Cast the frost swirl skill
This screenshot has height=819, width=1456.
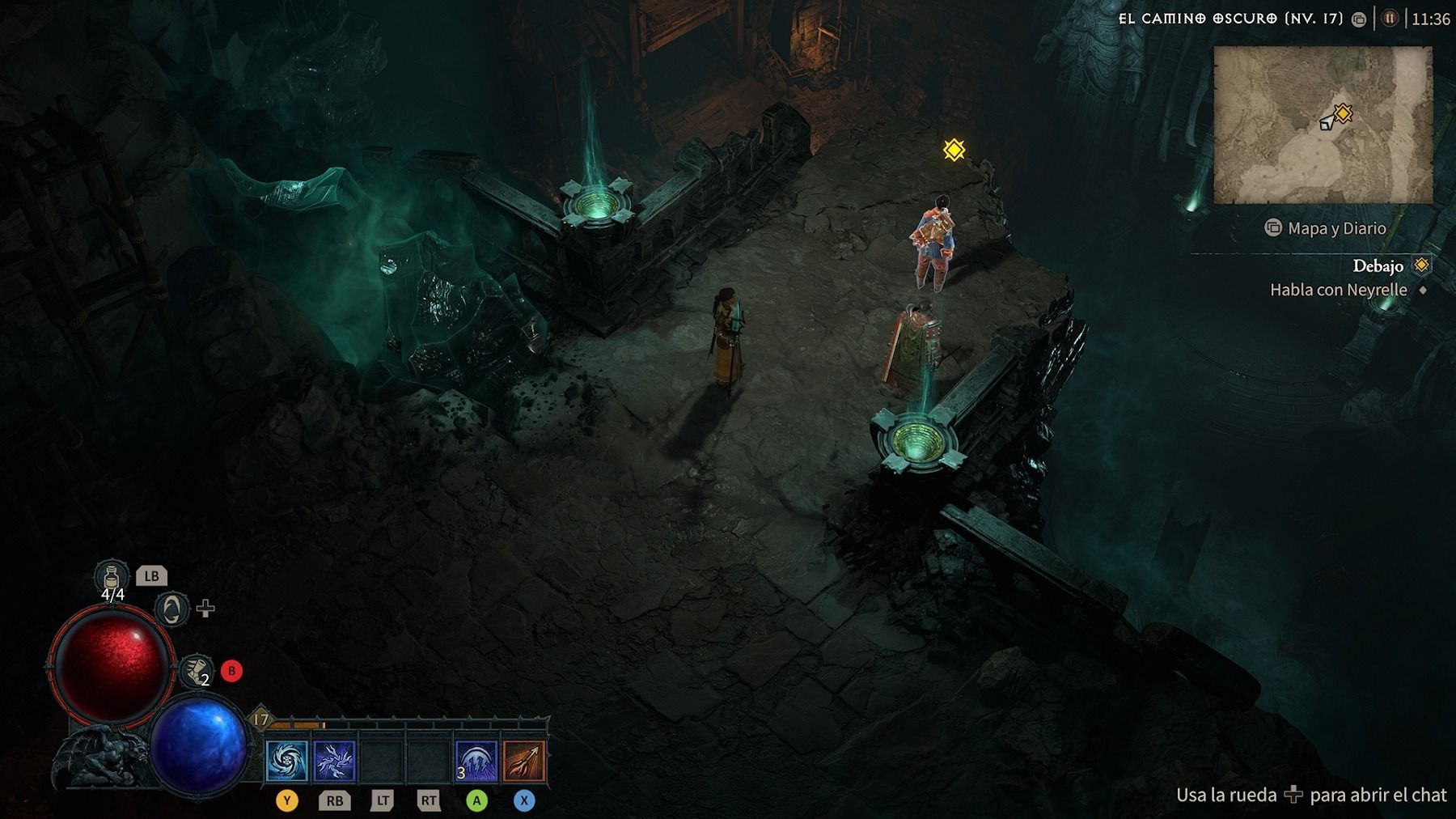pyautogui.click(x=287, y=762)
